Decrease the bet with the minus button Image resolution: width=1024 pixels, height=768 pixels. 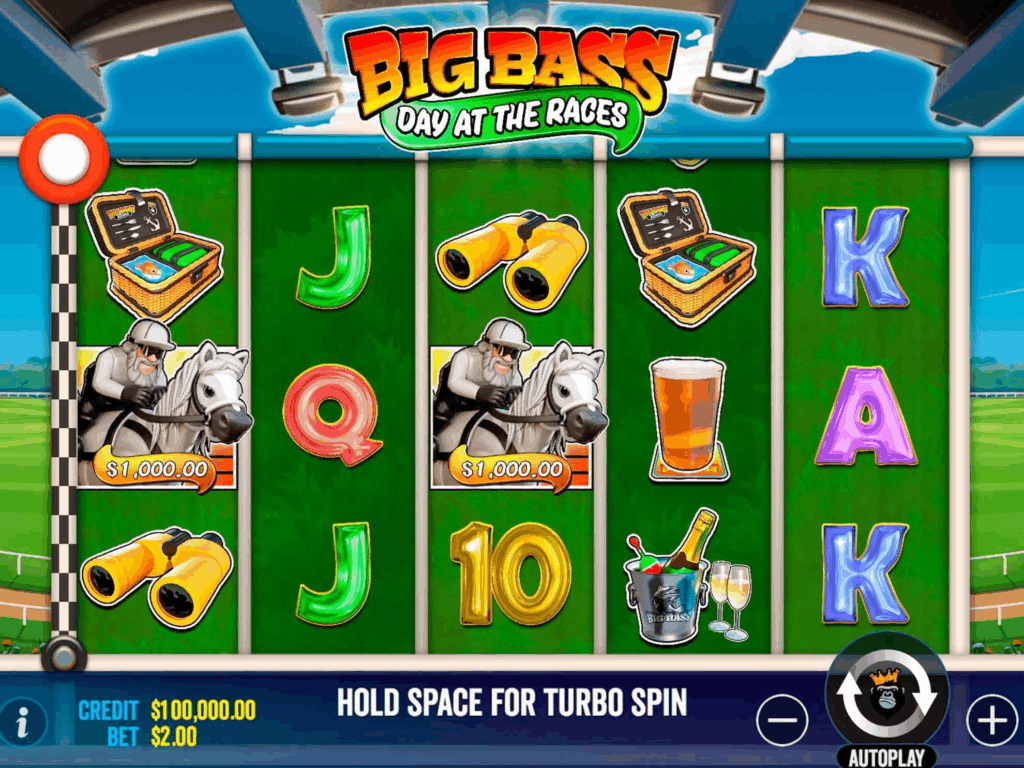coord(782,719)
